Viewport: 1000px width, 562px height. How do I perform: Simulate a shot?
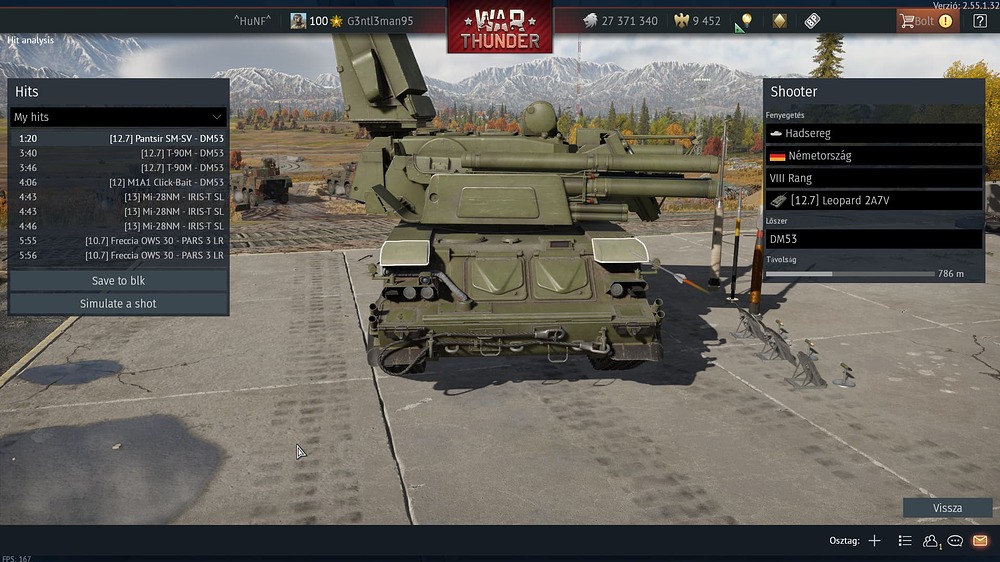coord(118,303)
